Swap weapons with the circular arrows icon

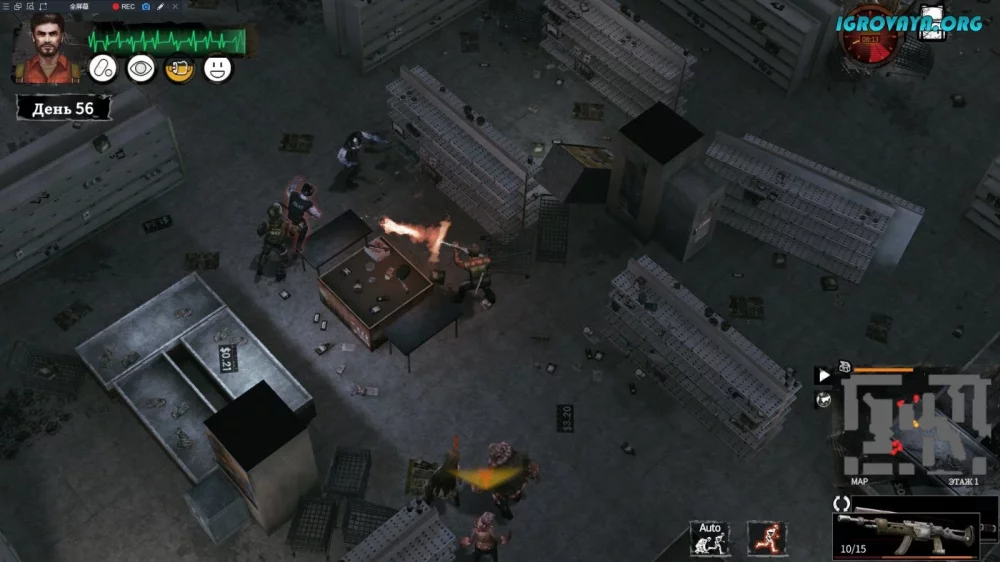tap(842, 504)
